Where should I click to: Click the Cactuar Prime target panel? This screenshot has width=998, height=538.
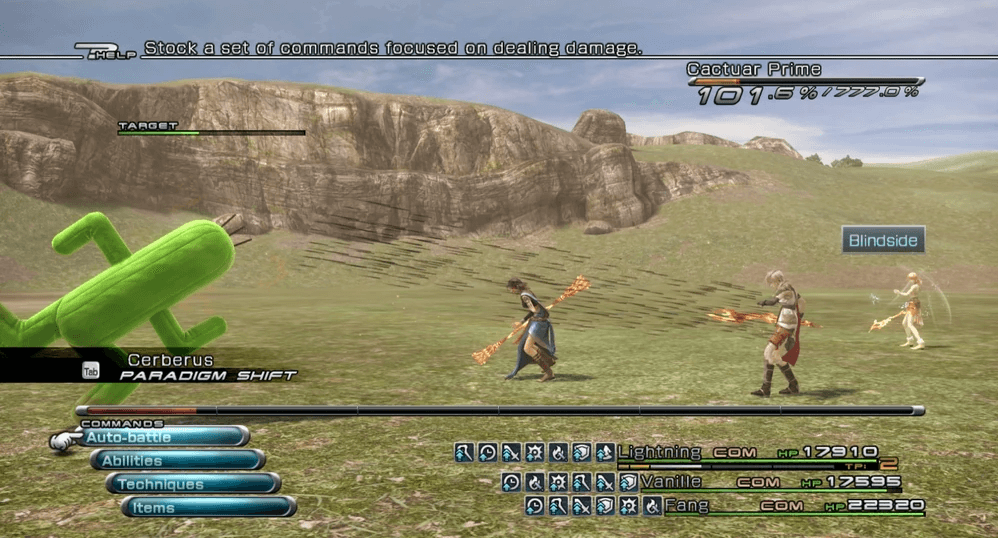[803, 83]
